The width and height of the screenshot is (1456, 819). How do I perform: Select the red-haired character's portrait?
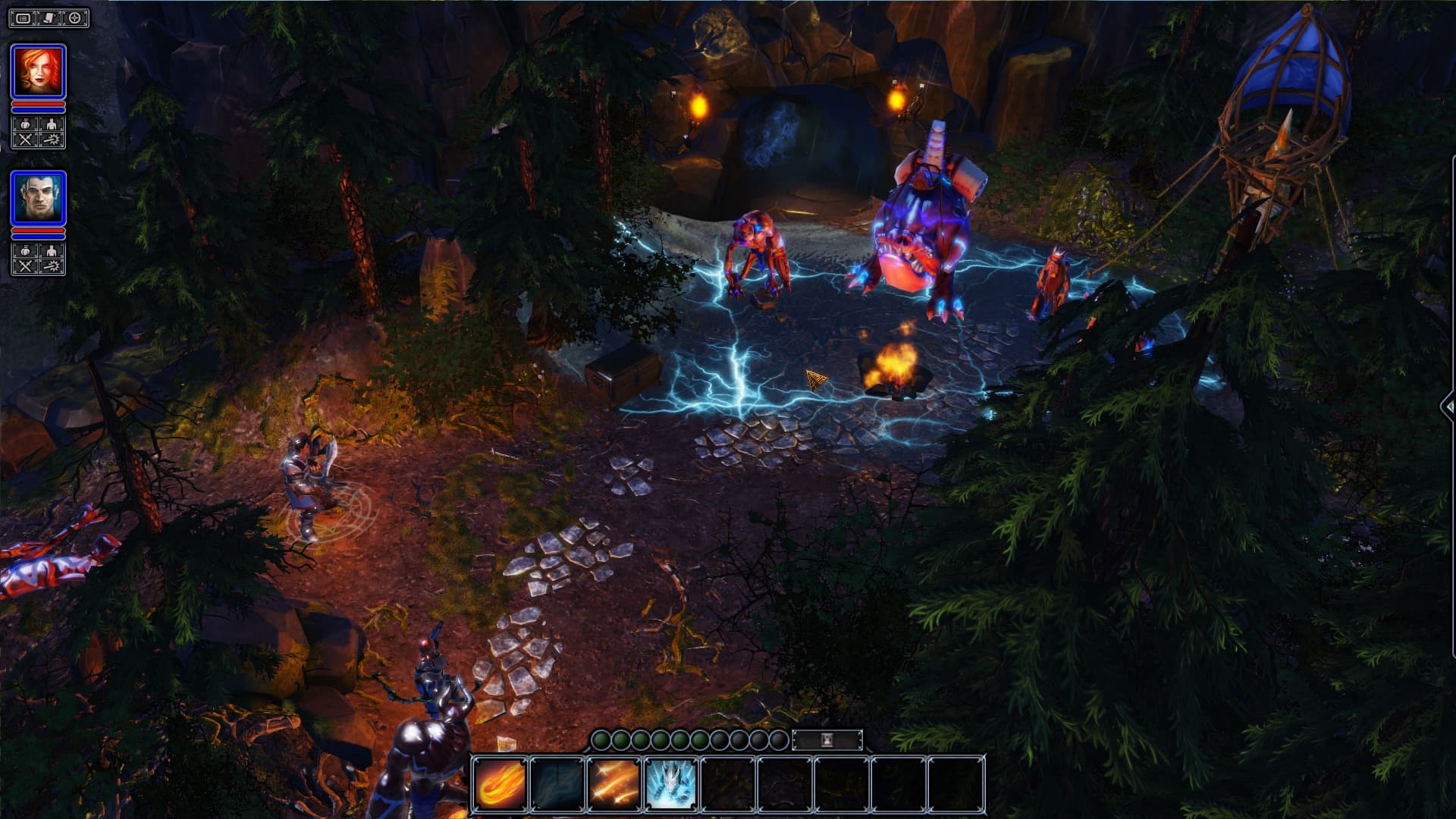click(39, 71)
